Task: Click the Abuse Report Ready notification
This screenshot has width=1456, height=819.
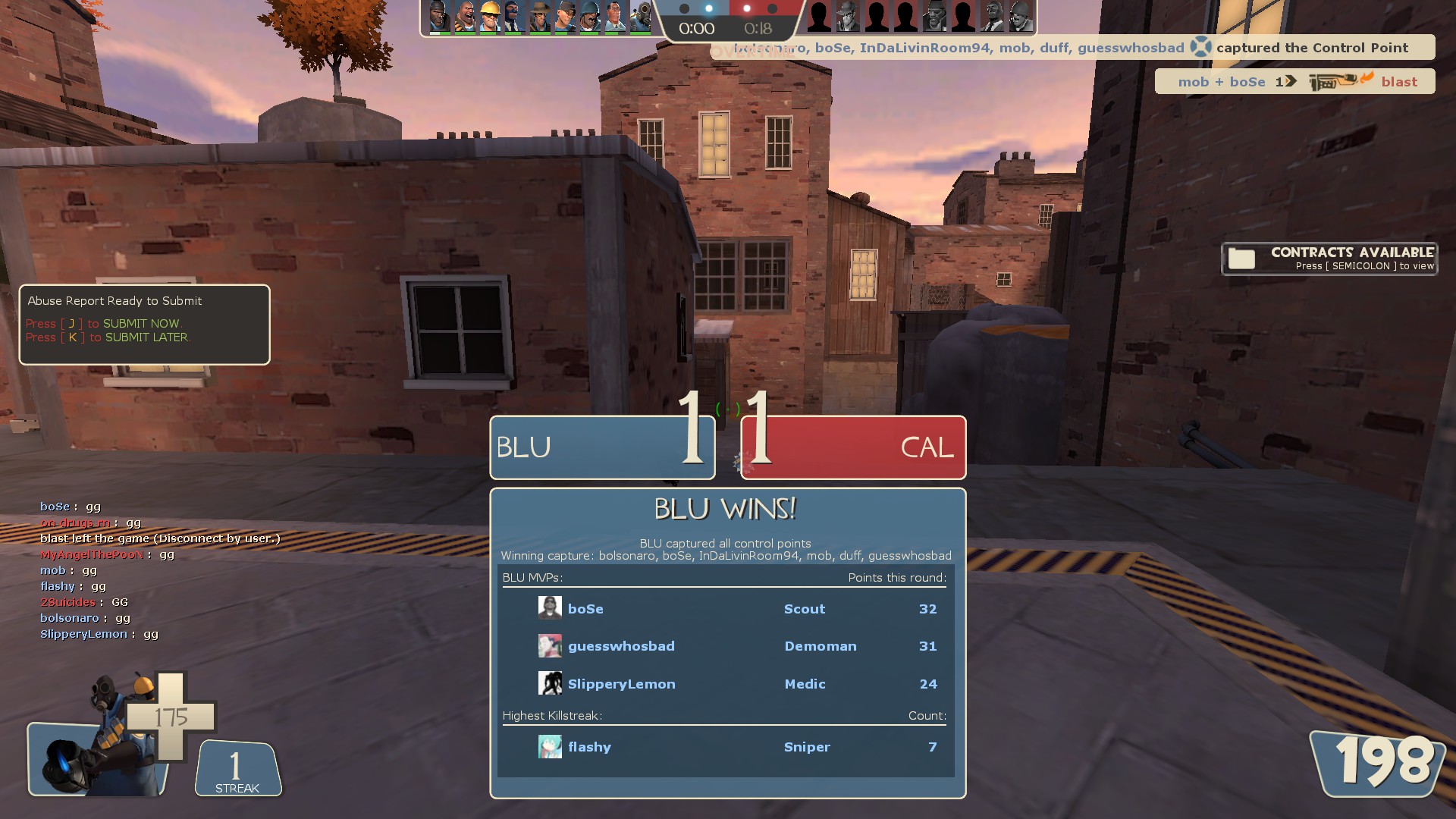Action: coord(144,324)
